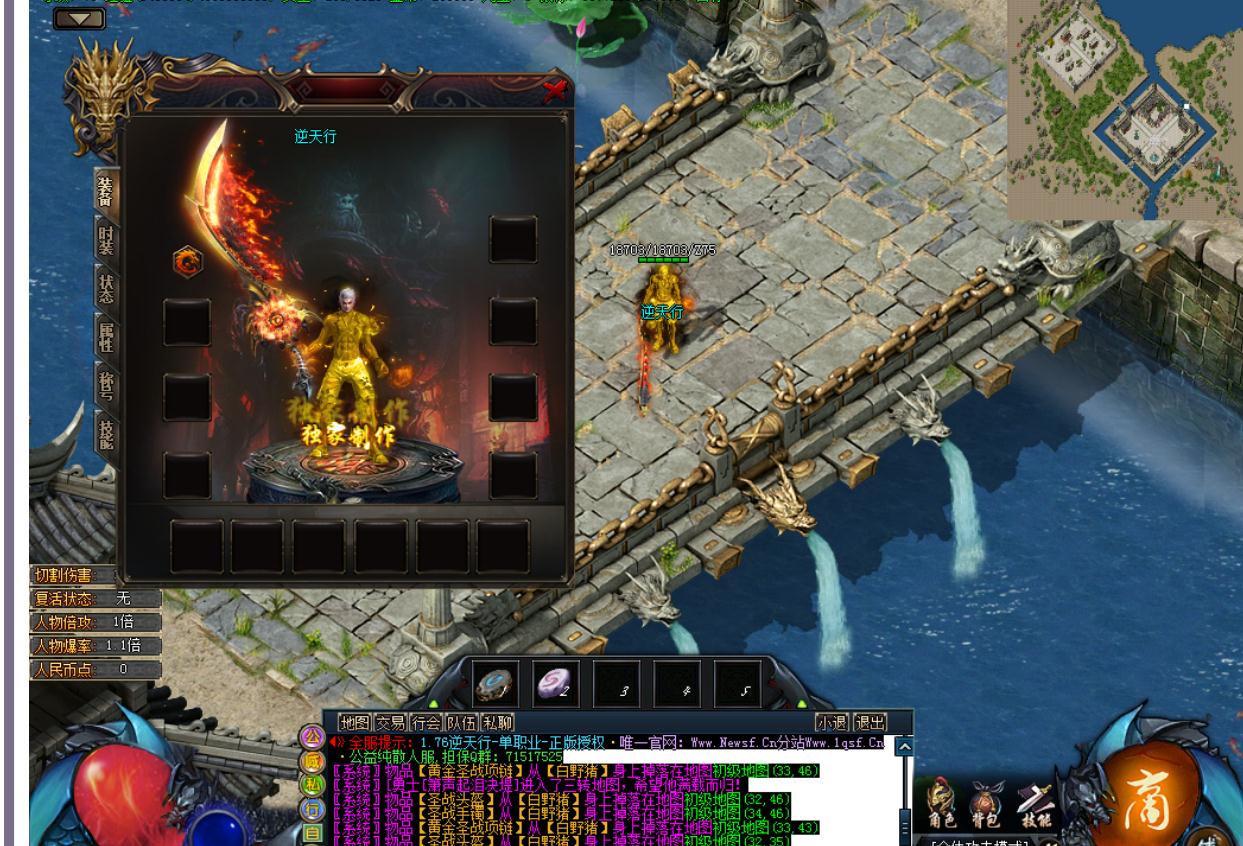Show the 属性 attributes tab
Screen dimensions: 1243x846
click(x=106, y=337)
